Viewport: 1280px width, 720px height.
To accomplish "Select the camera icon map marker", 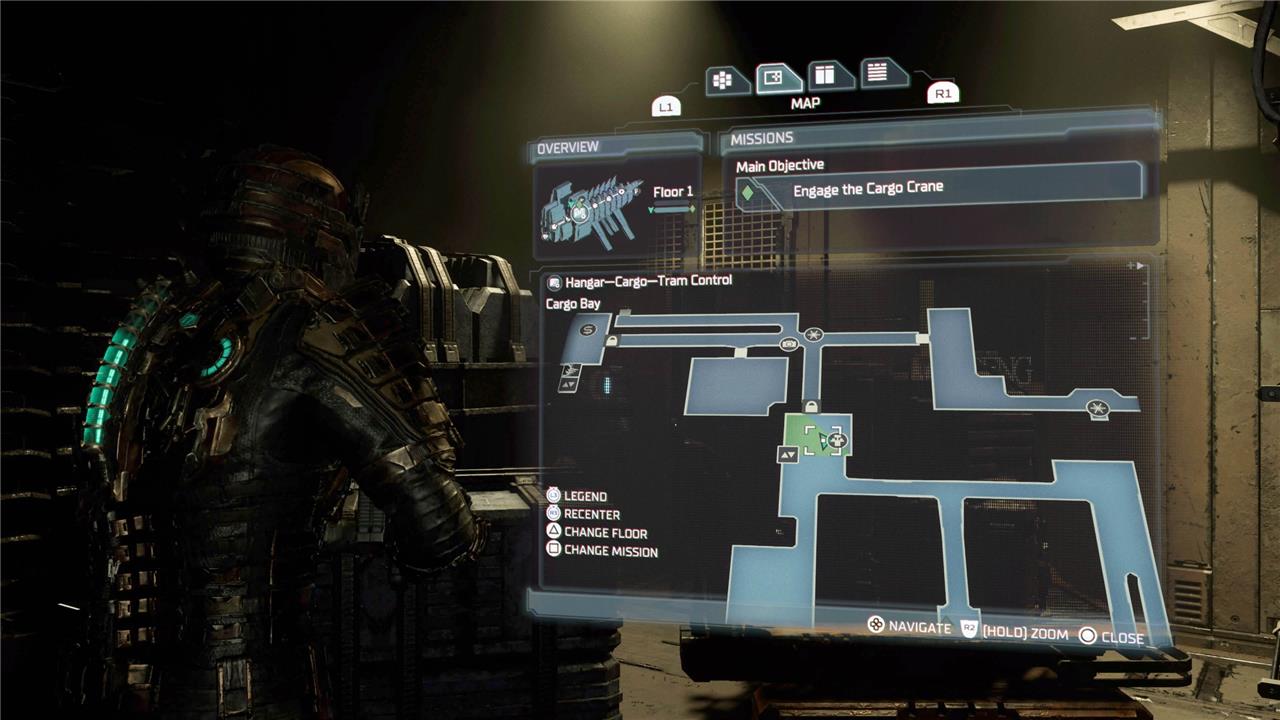I will click(788, 344).
